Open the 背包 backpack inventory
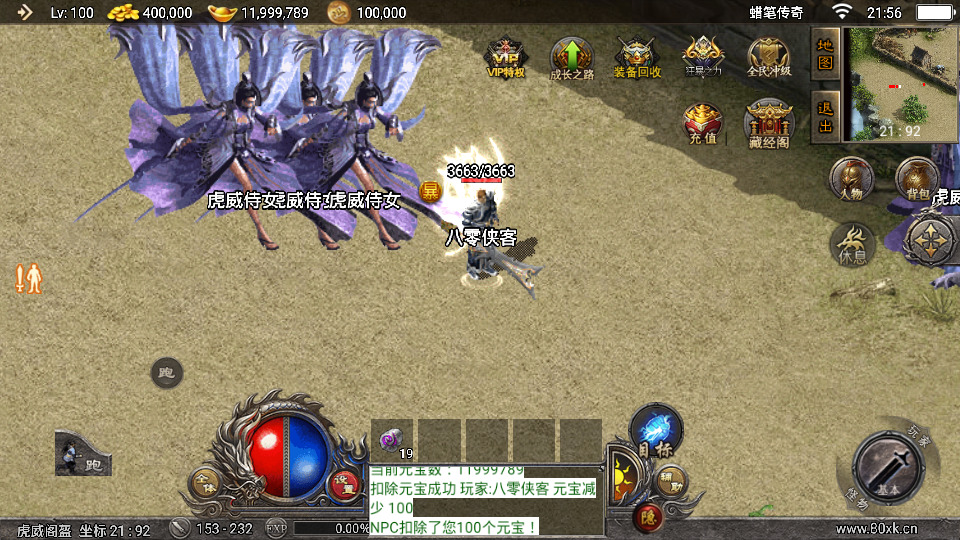 click(916, 179)
